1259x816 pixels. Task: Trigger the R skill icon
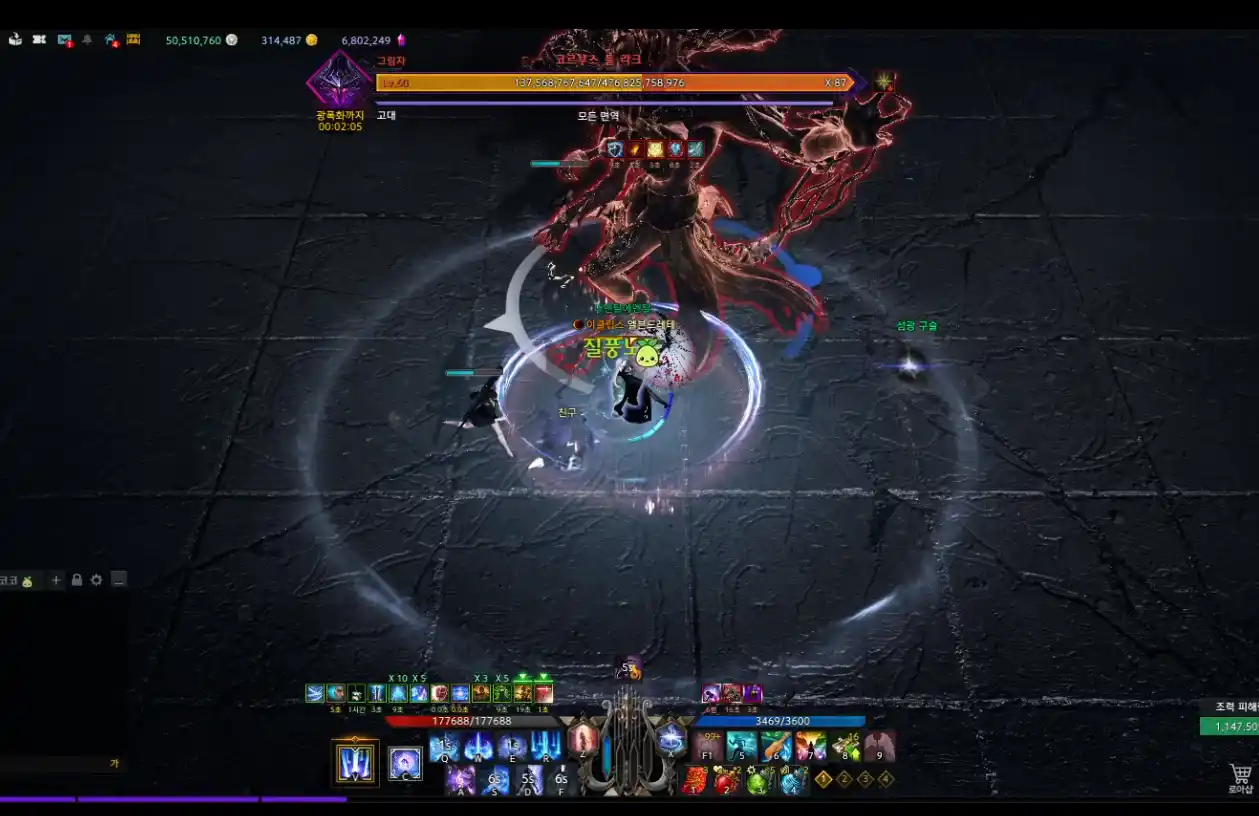pos(546,746)
